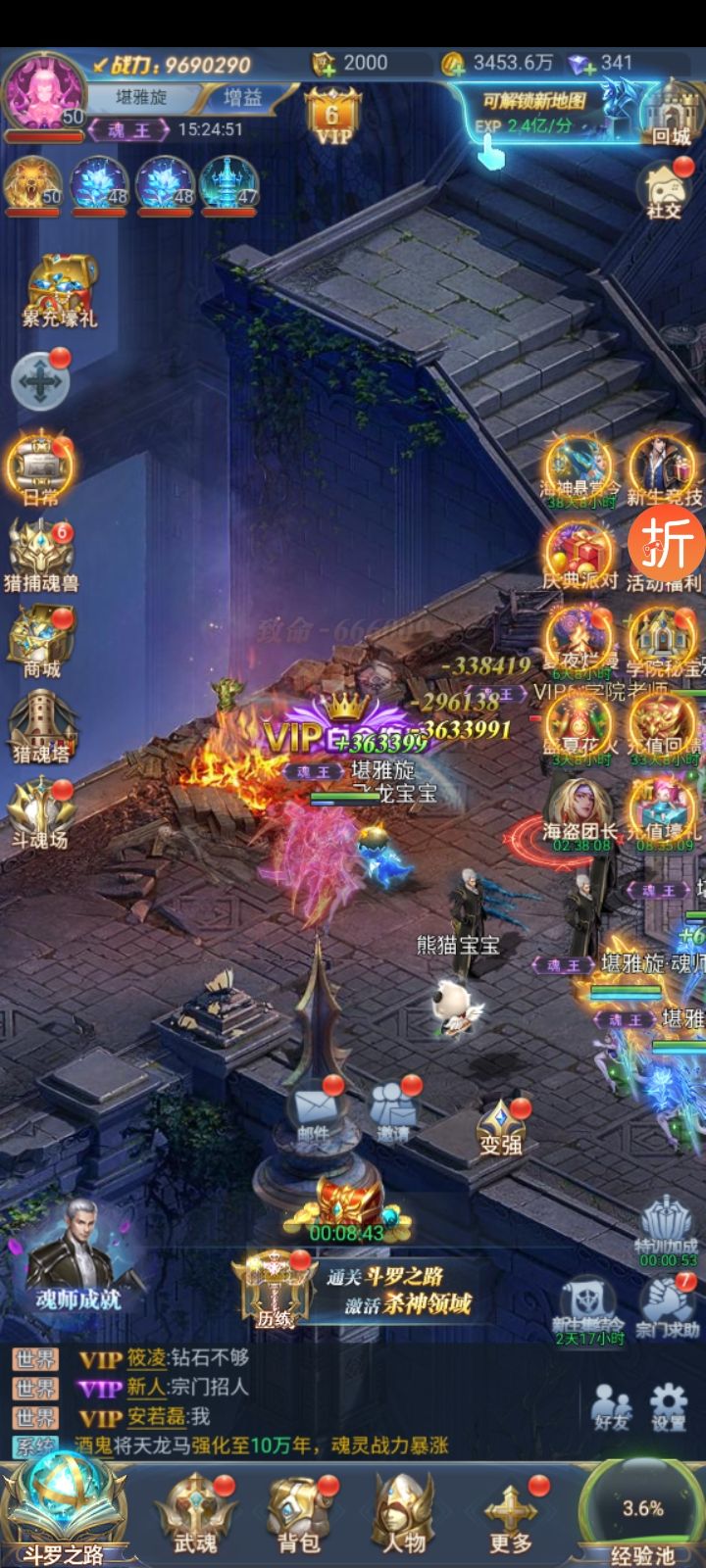Open the 邀请 invite icon

393,1112
